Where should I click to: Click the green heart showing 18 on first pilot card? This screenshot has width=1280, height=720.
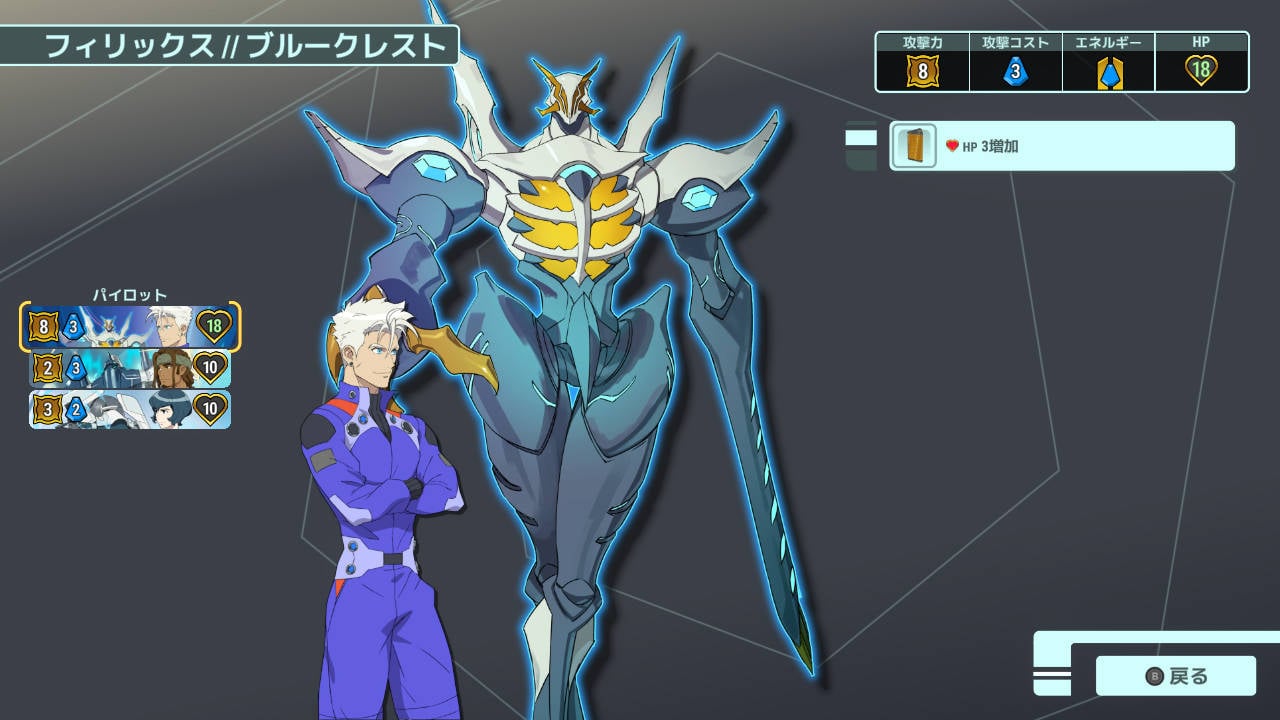coord(213,325)
